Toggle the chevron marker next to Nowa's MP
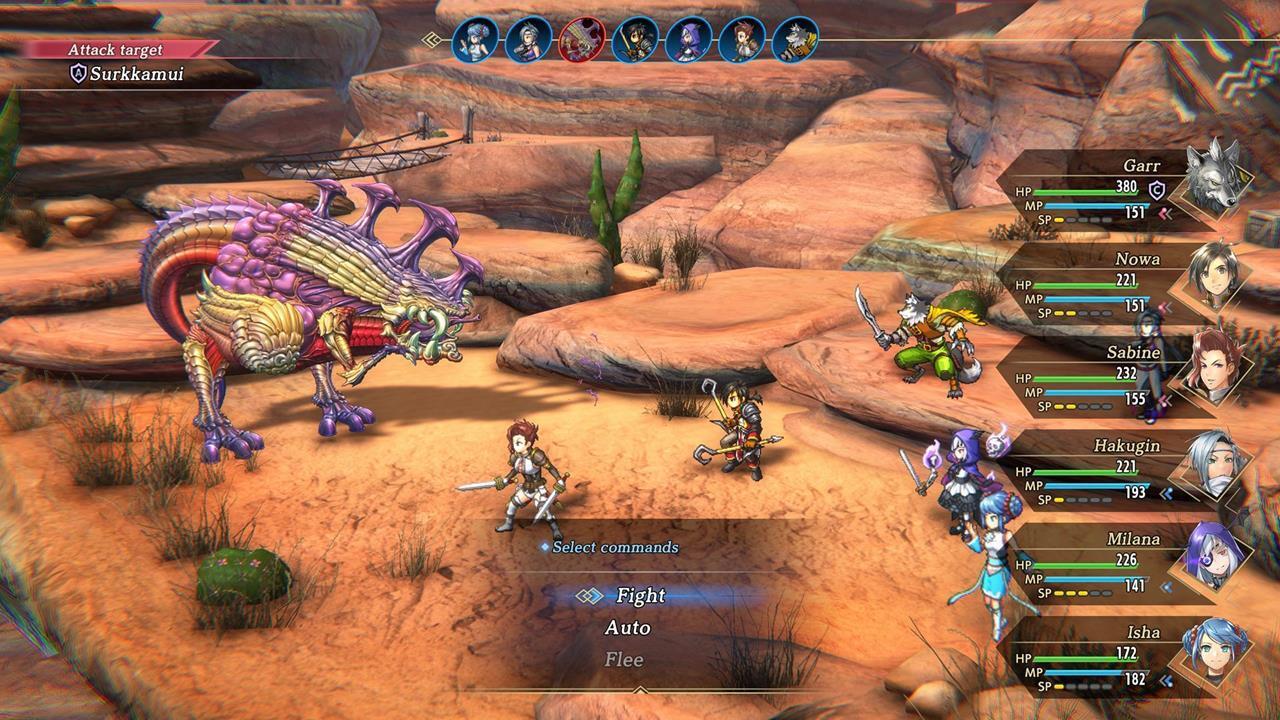This screenshot has width=1280, height=720. coord(1163,305)
